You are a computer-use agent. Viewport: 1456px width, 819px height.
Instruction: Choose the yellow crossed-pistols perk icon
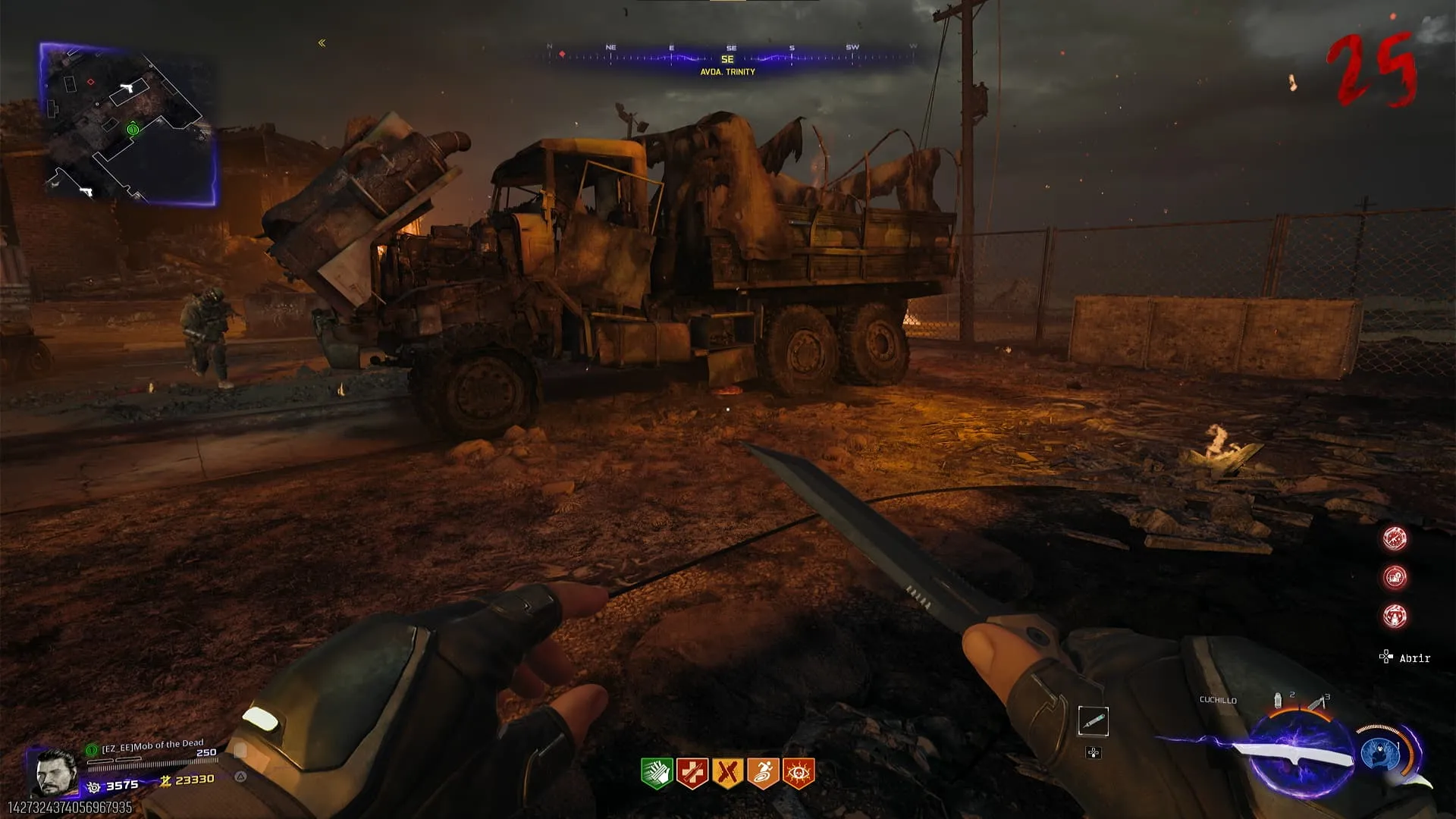coord(727,773)
